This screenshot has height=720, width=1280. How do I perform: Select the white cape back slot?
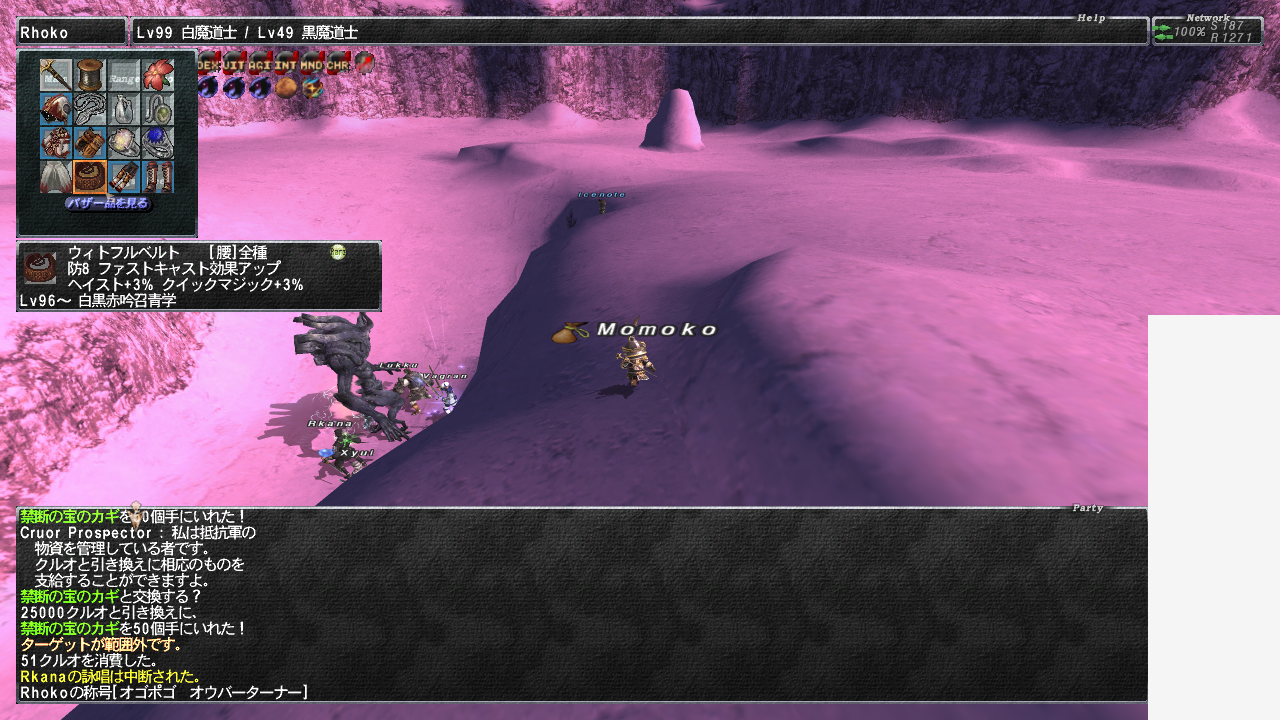point(56,177)
